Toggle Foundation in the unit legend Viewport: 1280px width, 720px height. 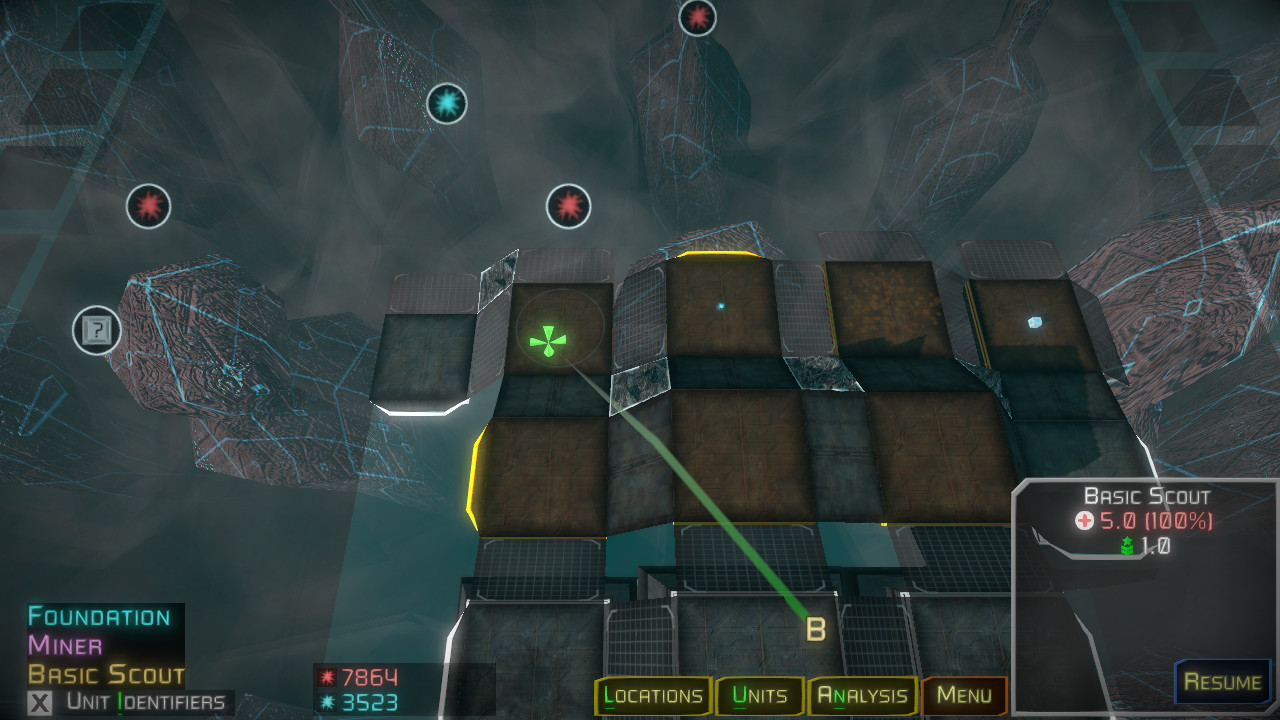click(x=97, y=617)
